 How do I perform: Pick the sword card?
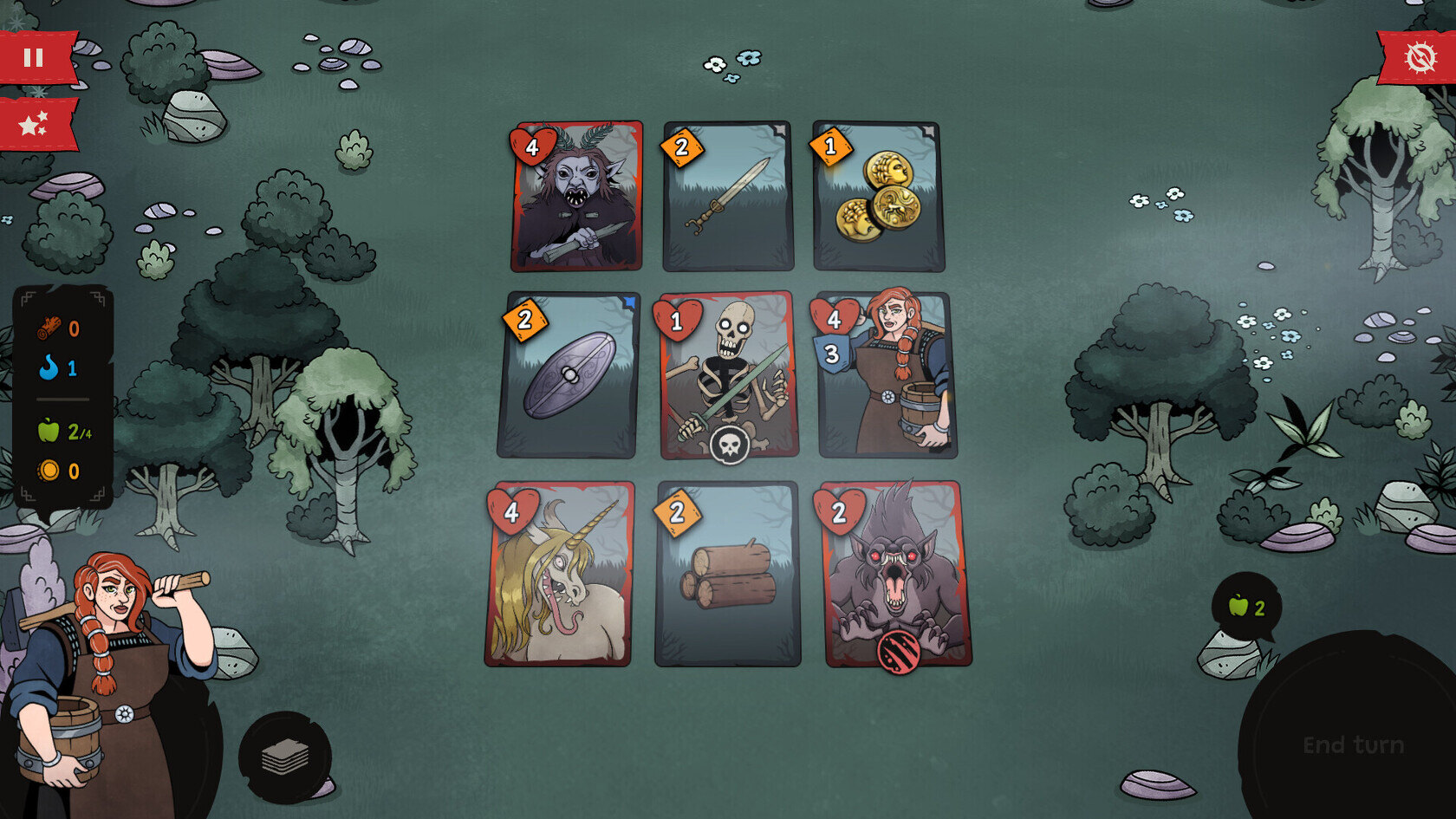click(728, 197)
